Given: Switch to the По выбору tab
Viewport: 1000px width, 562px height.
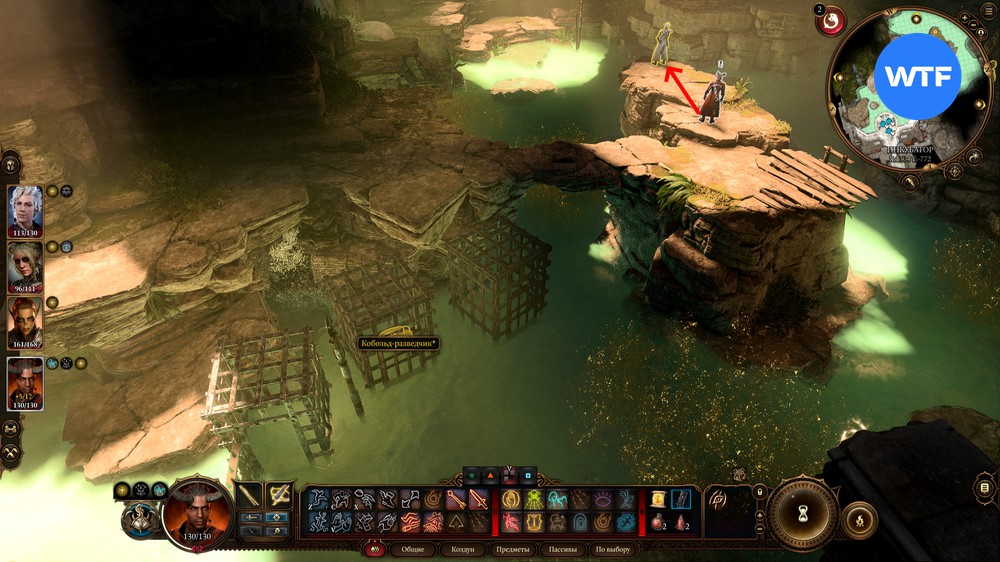Looking at the screenshot, I should pos(612,549).
